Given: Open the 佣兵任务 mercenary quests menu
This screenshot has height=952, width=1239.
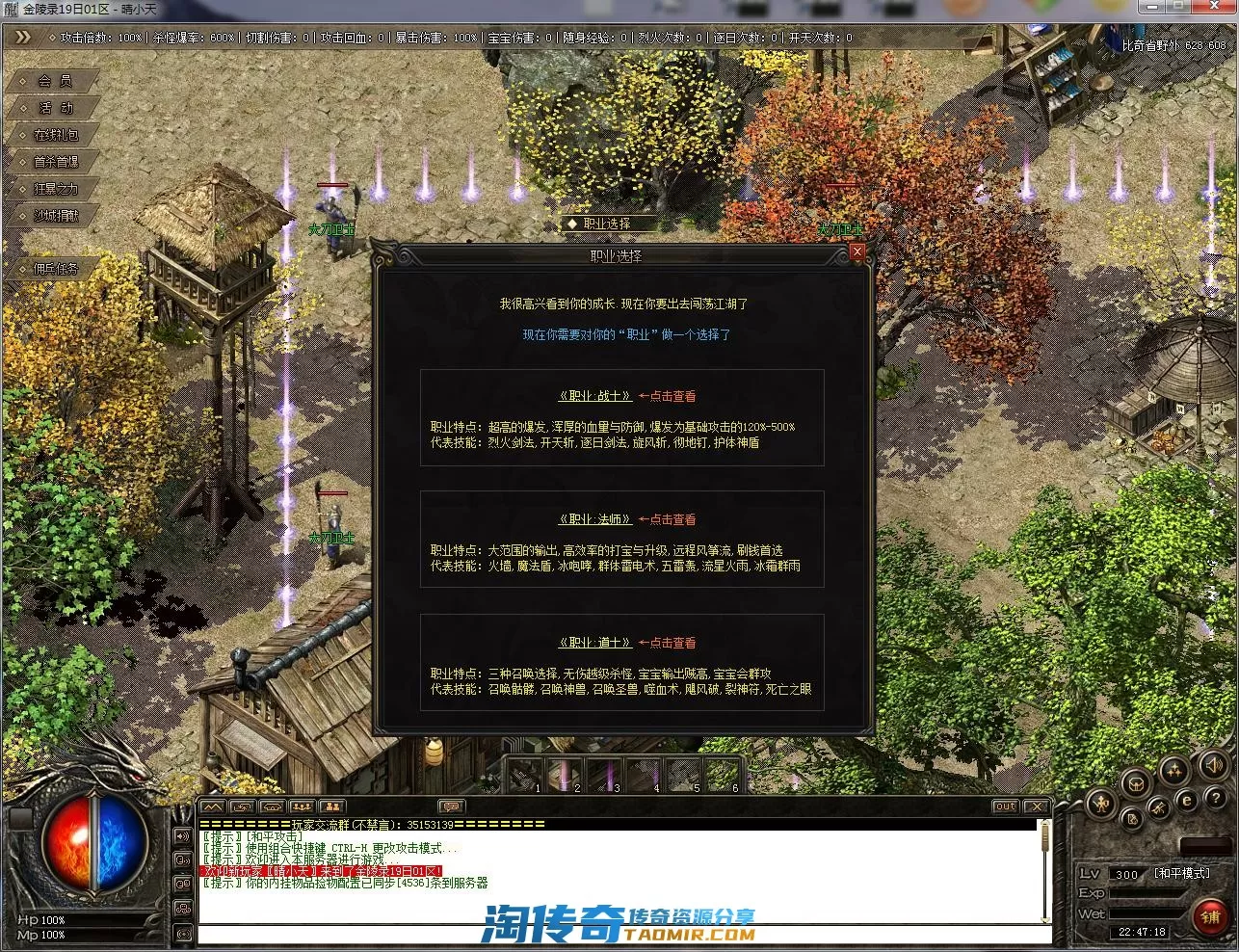Looking at the screenshot, I should 55,269.
